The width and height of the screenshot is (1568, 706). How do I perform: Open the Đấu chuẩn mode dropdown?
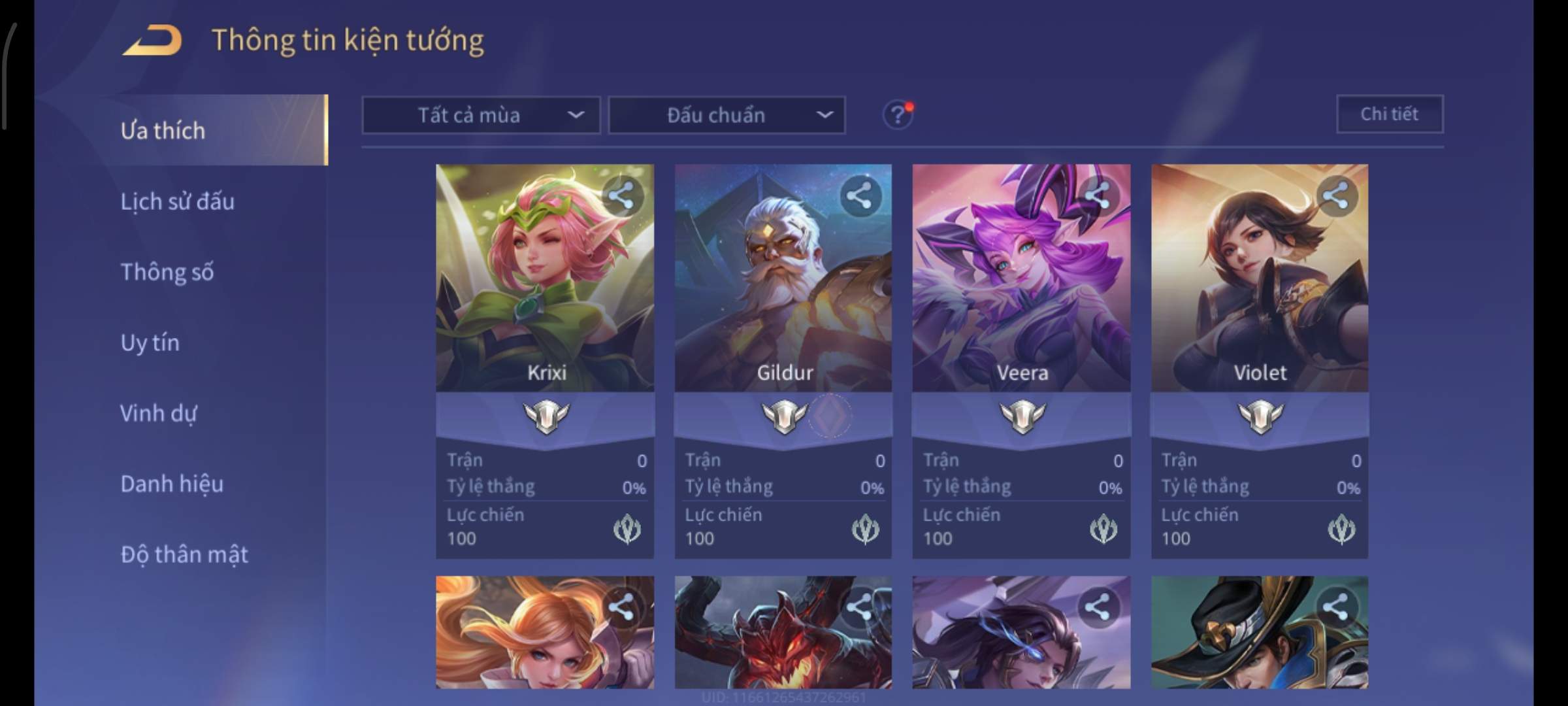(x=727, y=115)
